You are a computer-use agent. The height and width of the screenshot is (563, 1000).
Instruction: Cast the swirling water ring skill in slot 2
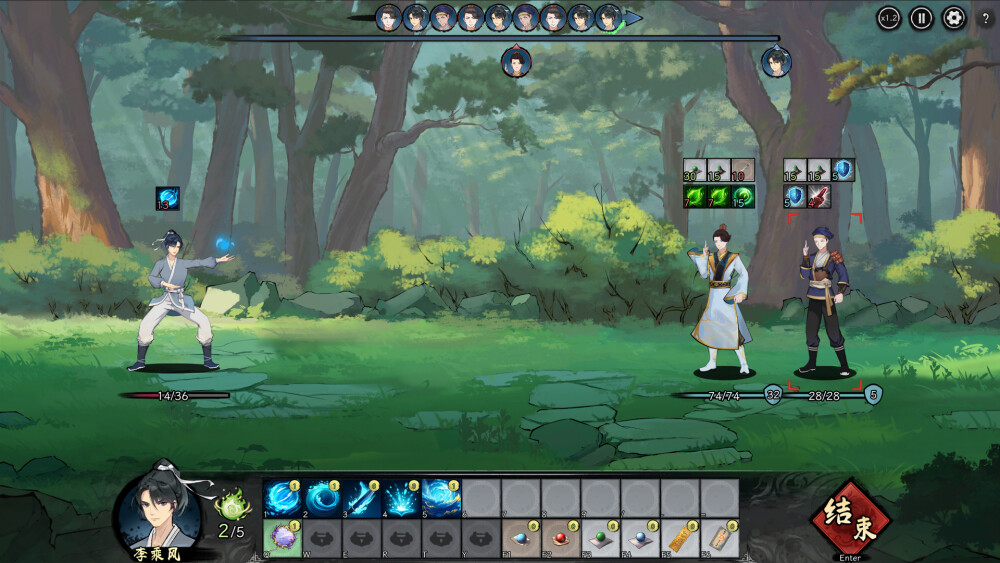pyautogui.click(x=322, y=498)
